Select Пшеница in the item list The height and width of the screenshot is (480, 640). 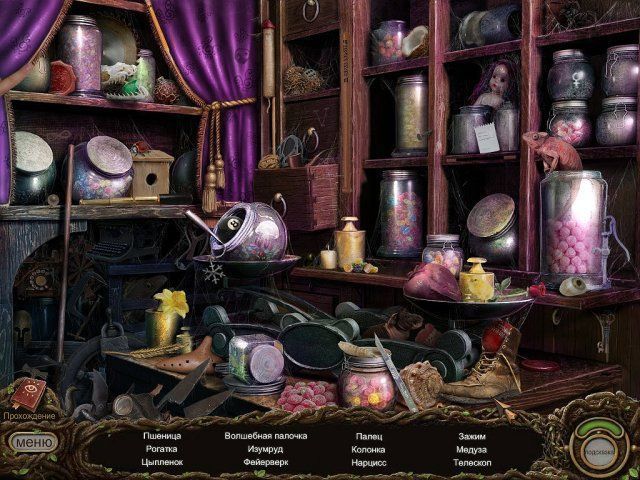[161, 436]
